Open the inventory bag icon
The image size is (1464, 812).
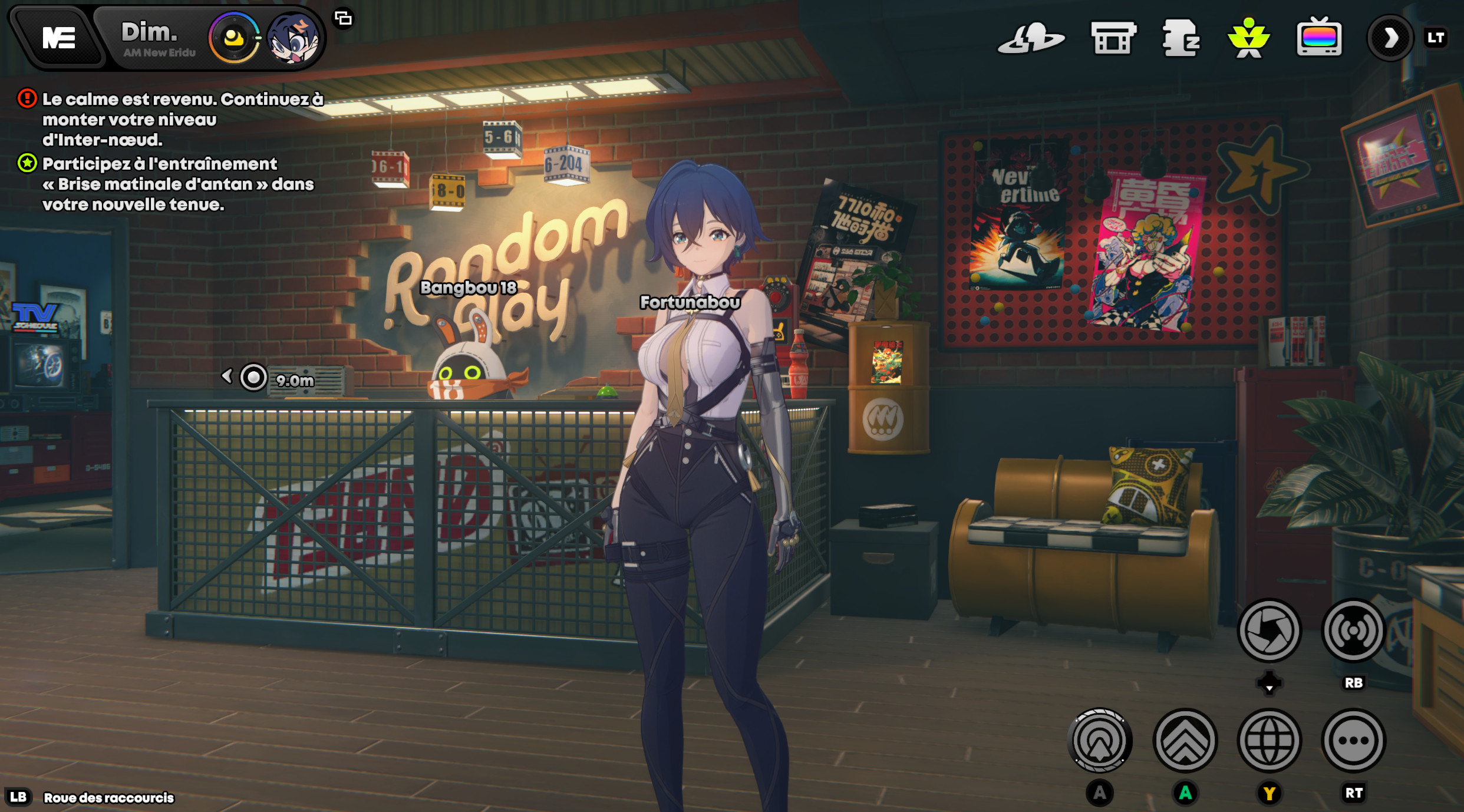[x=1182, y=41]
